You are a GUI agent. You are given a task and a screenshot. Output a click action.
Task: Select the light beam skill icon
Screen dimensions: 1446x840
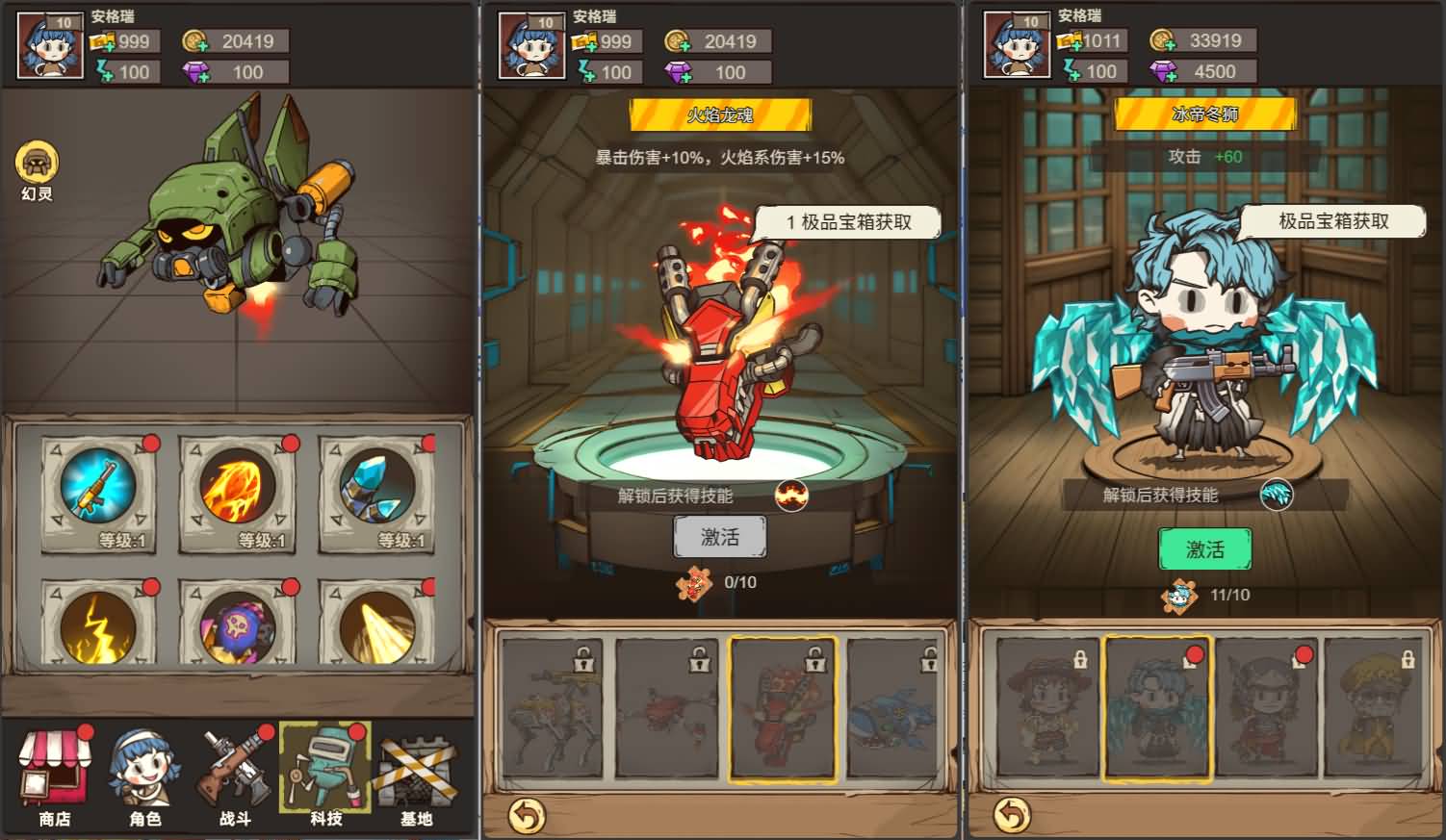click(380, 627)
